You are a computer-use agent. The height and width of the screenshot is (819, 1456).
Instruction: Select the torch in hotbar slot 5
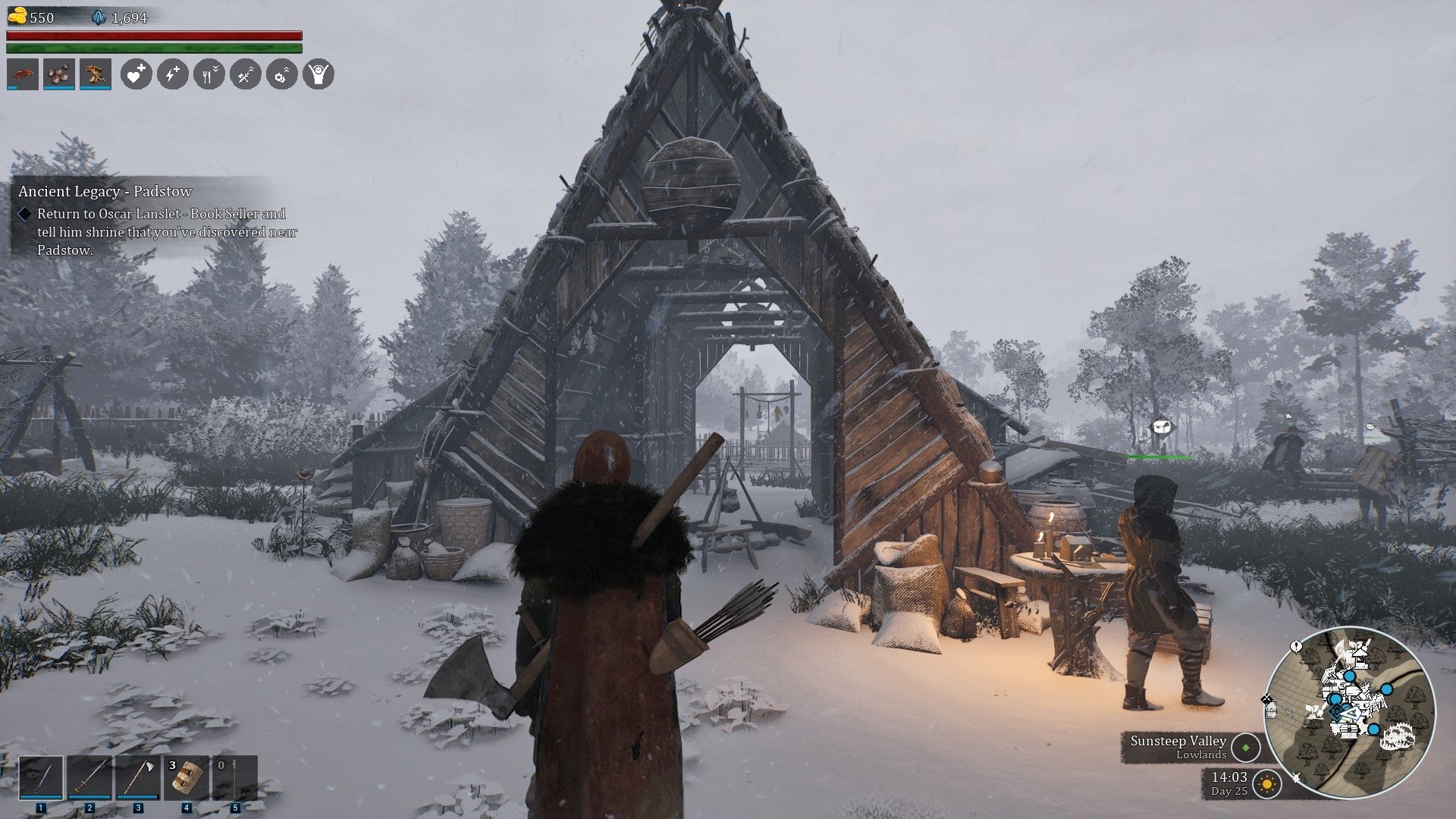tap(234, 777)
